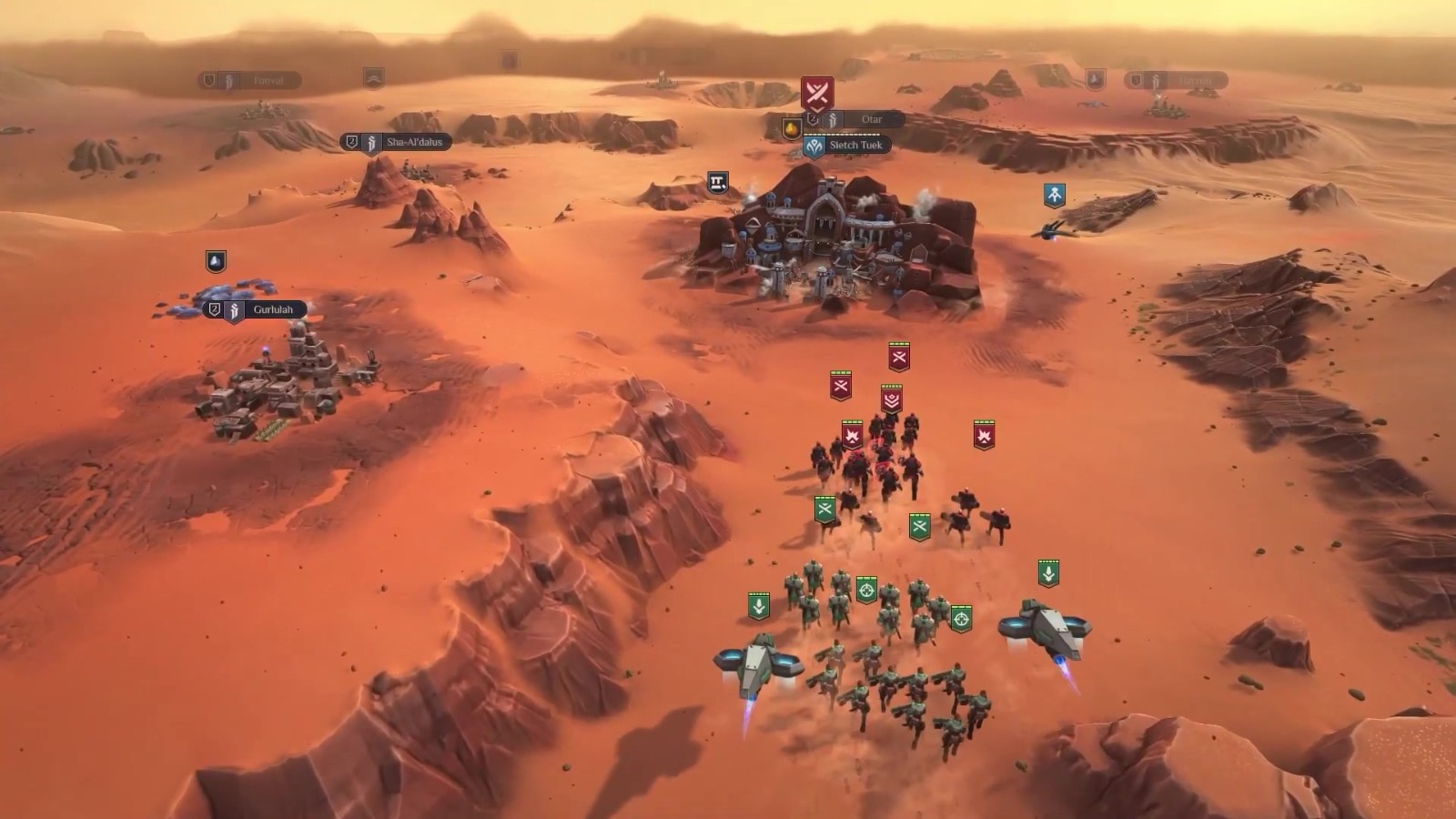
Task: Select the blue figure marker near the ornithopter
Action: tap(1054, 195)
